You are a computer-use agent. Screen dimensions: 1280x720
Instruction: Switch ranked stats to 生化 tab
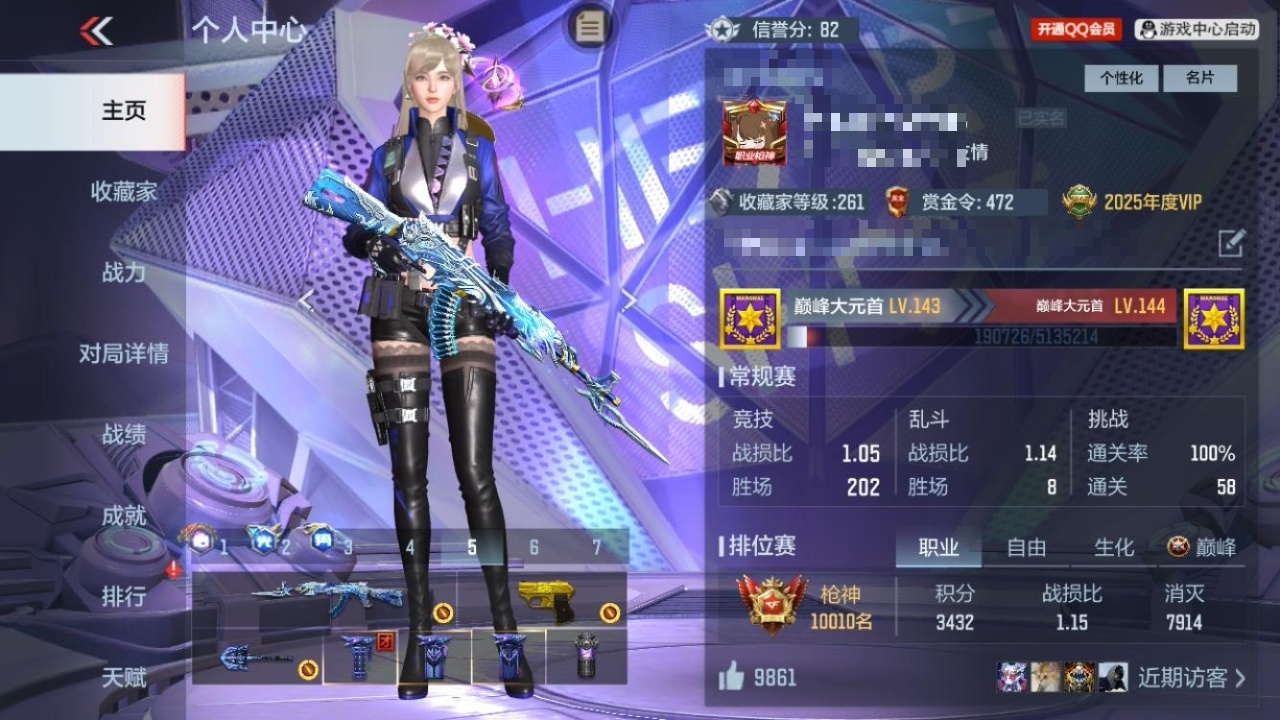(1113, 547)
